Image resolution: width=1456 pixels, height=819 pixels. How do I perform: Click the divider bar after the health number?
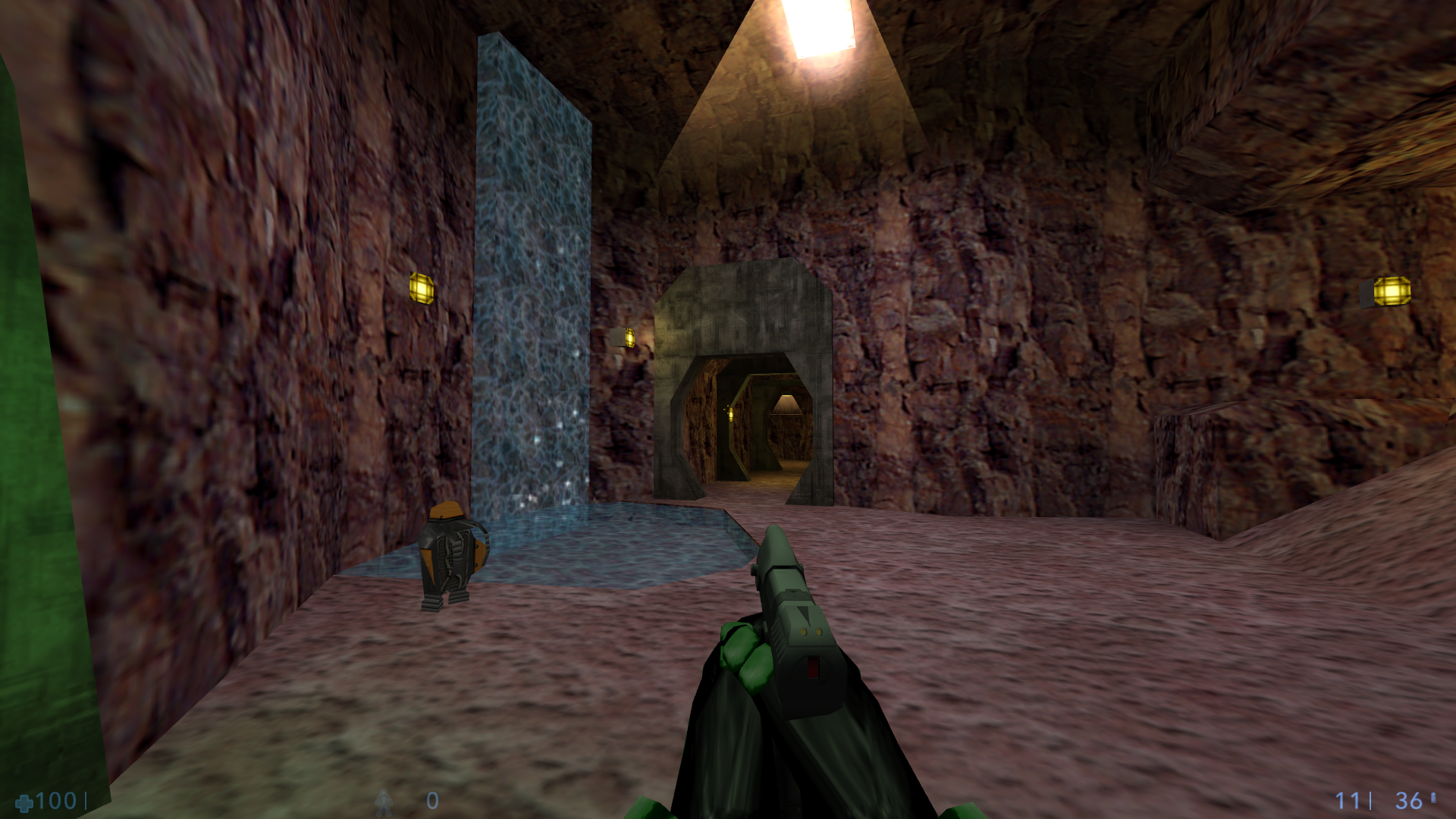pos(86,801)
